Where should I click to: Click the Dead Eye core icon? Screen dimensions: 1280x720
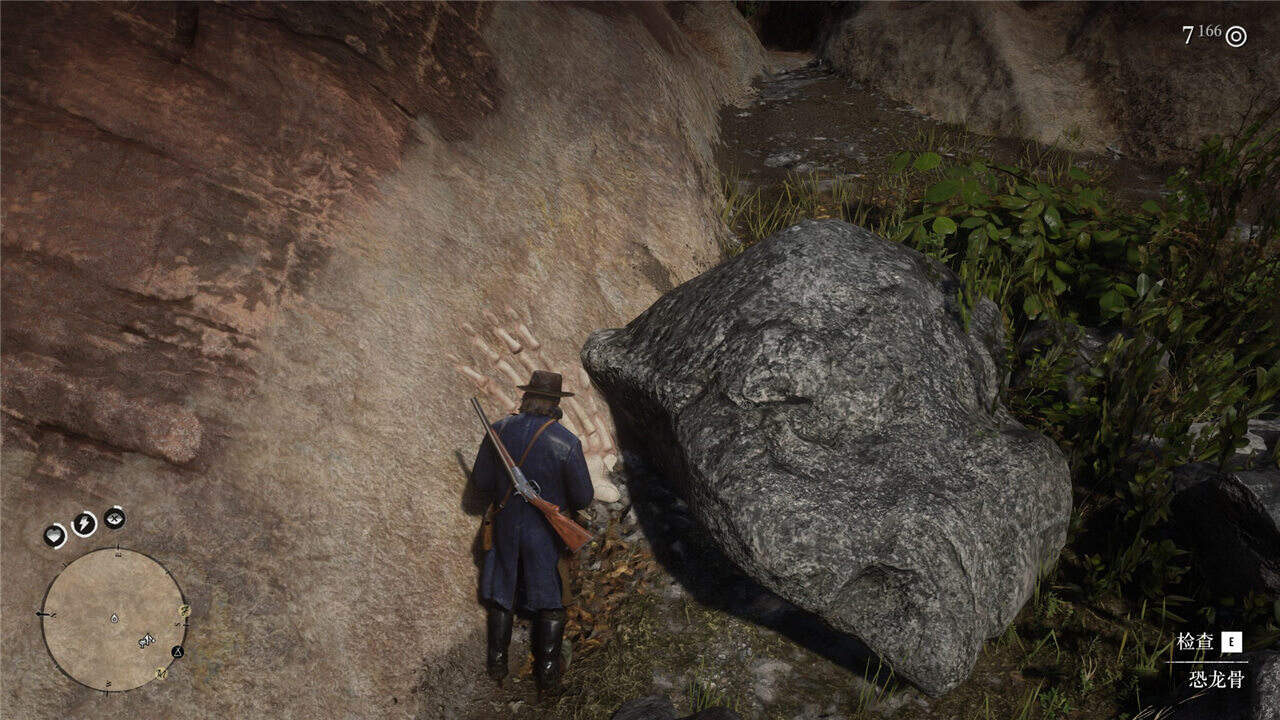point(115,518)
